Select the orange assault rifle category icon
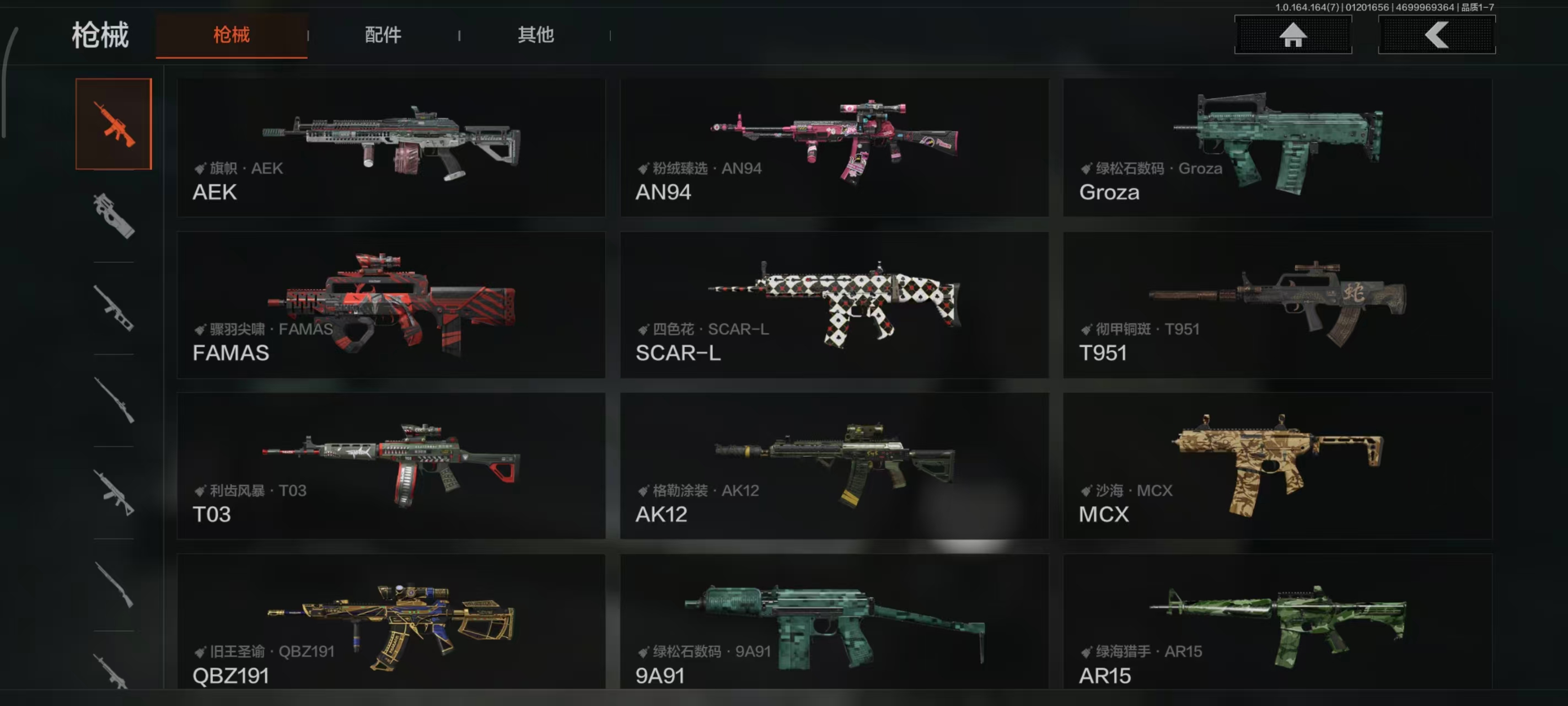Viewport: 1568px width, 706px height. coord(114,124)
